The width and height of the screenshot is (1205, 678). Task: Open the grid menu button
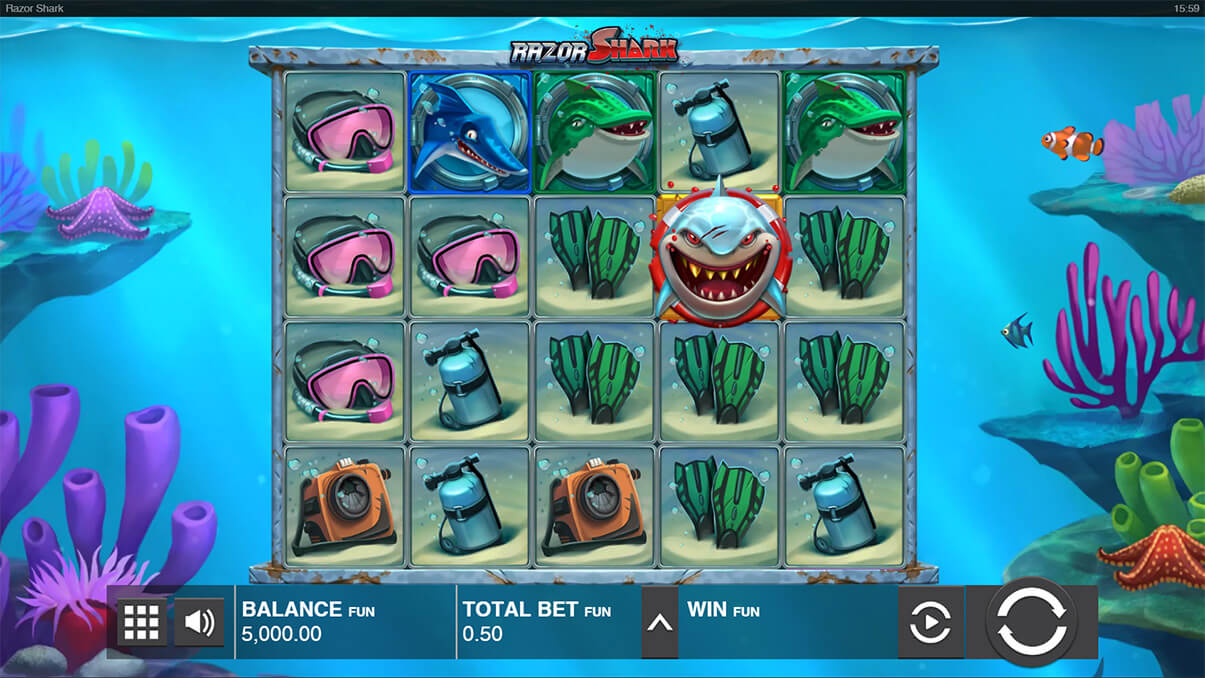(x=141, y=622)
